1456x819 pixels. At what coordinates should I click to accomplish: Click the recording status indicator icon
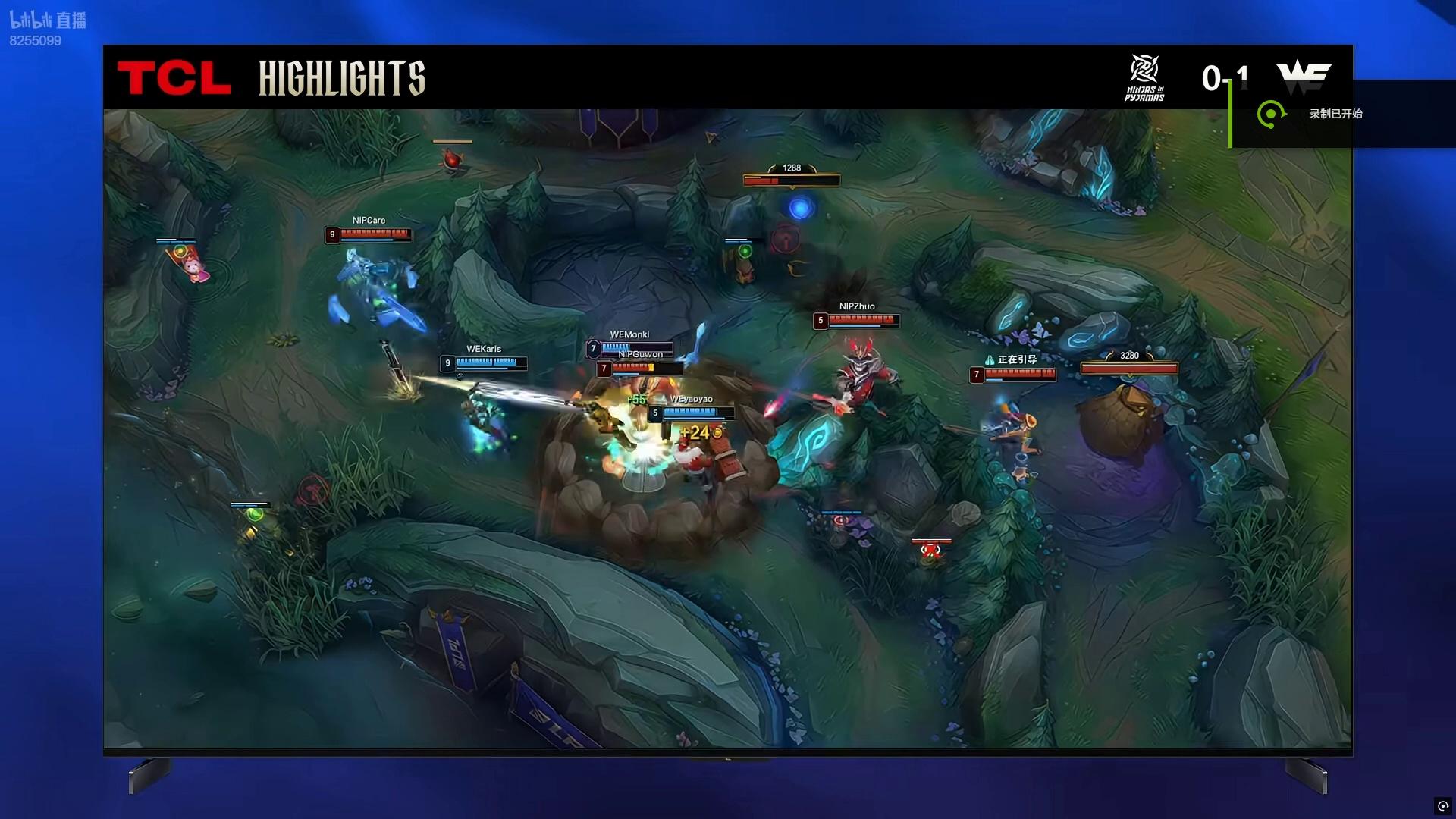(x=1442, y=806)
